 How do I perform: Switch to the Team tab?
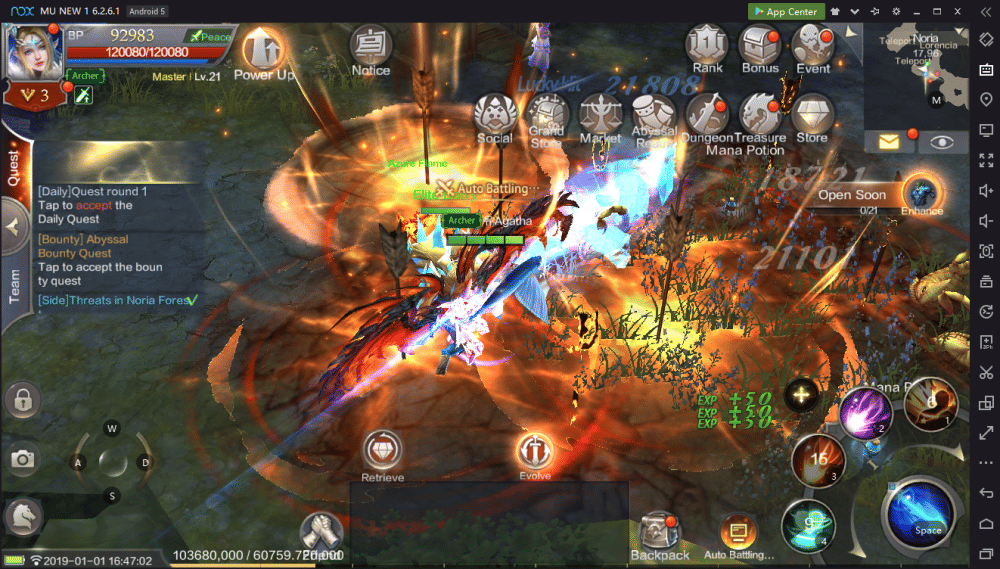coord(15,286)
